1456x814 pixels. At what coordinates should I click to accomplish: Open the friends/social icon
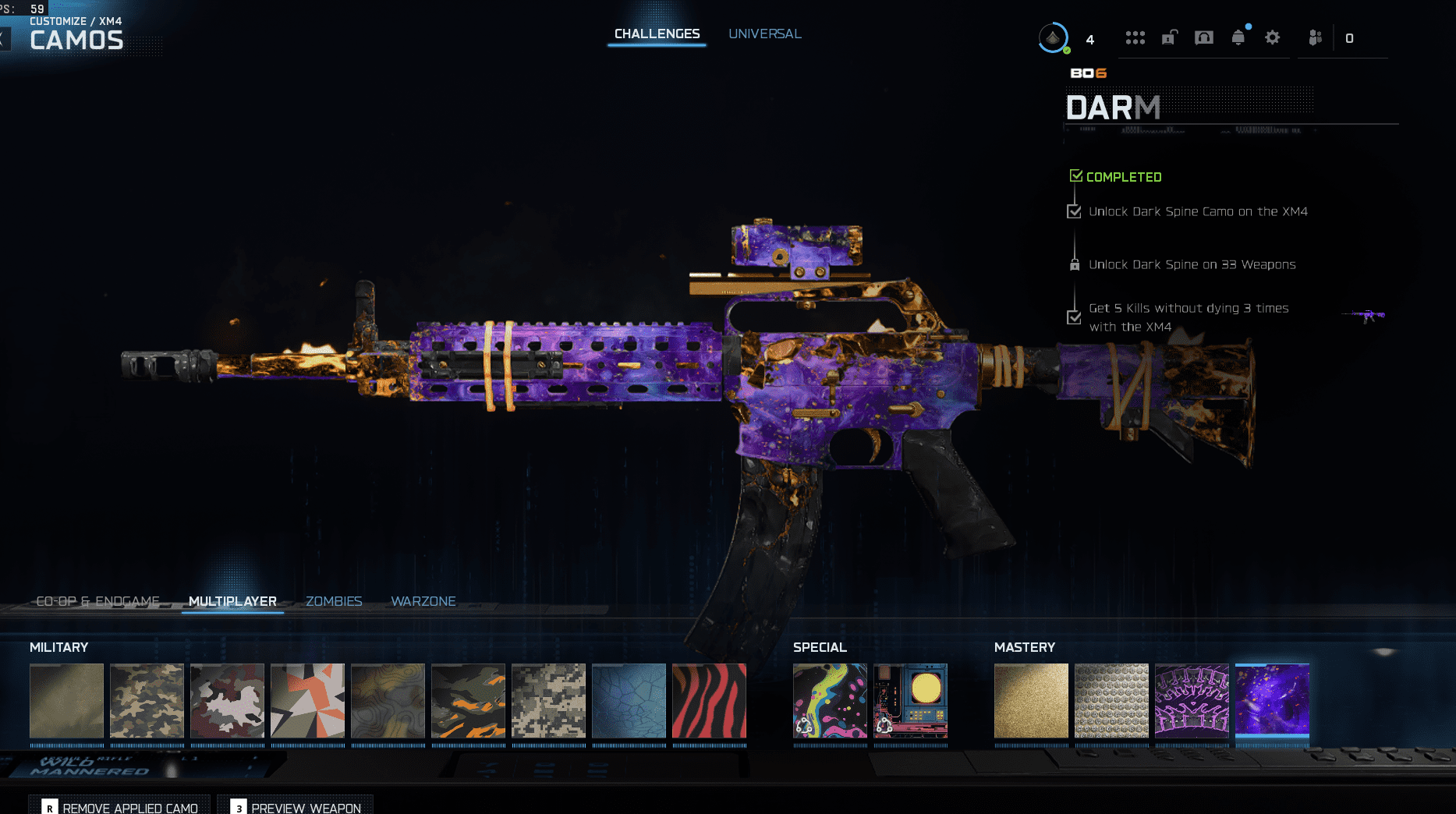click(1315, 37)
